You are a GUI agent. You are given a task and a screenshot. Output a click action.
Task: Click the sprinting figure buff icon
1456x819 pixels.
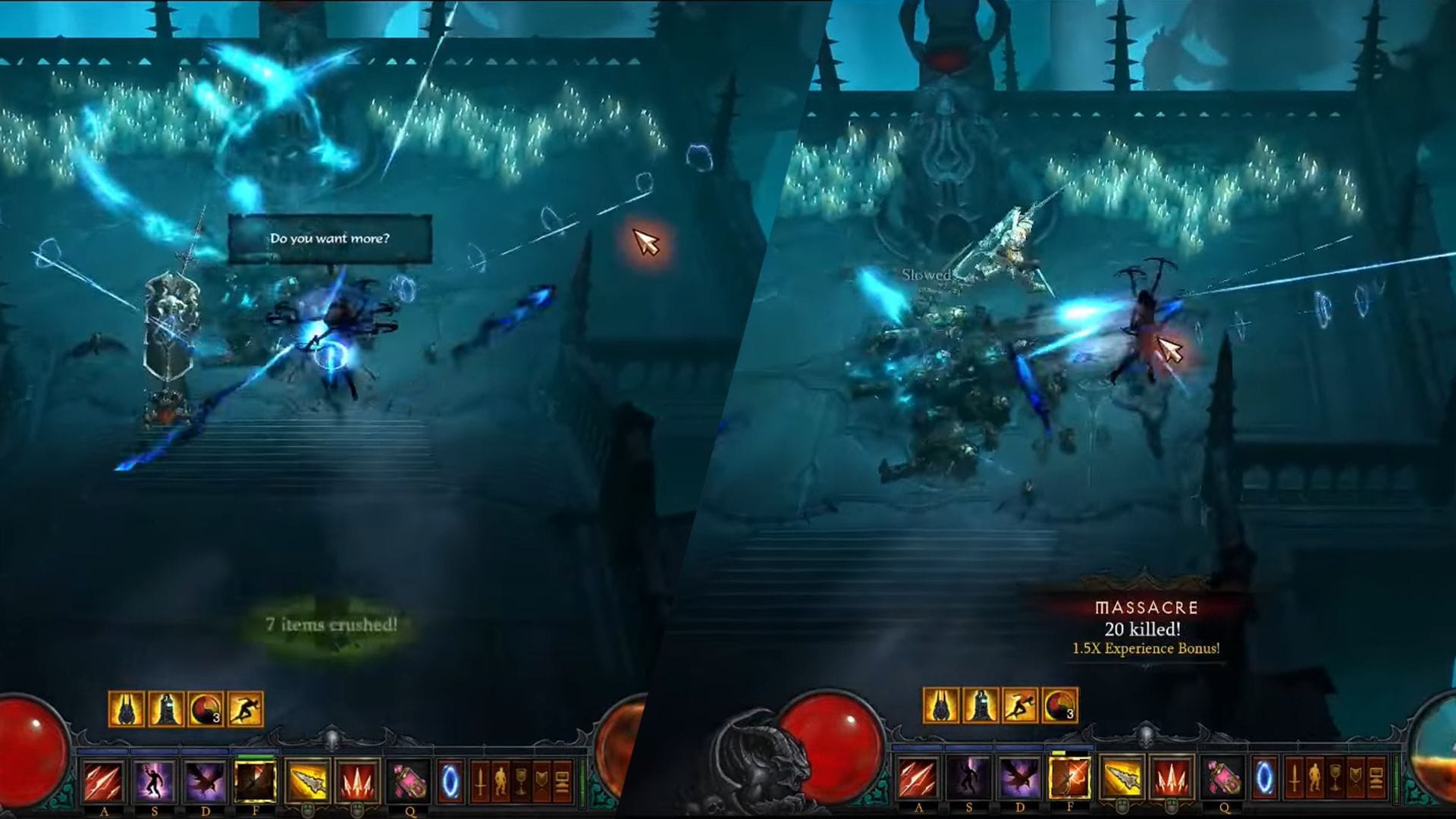tap(246, 710)
